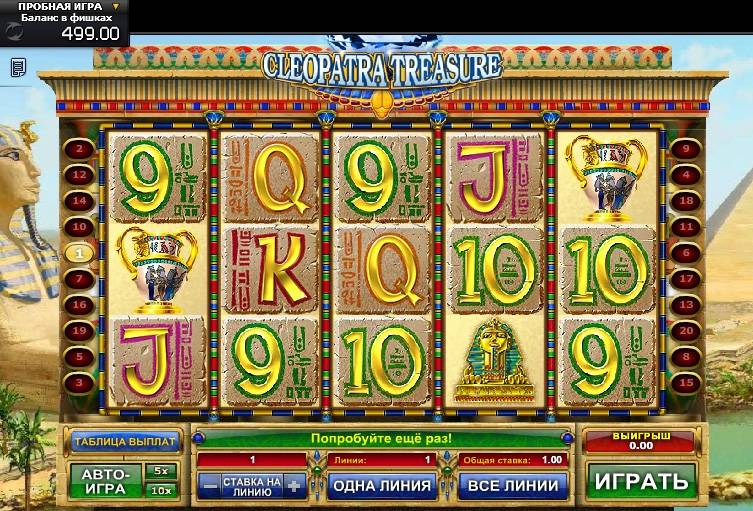753x511 pixels.
Task: Choose payline marker 15
Action: point(685,383)
